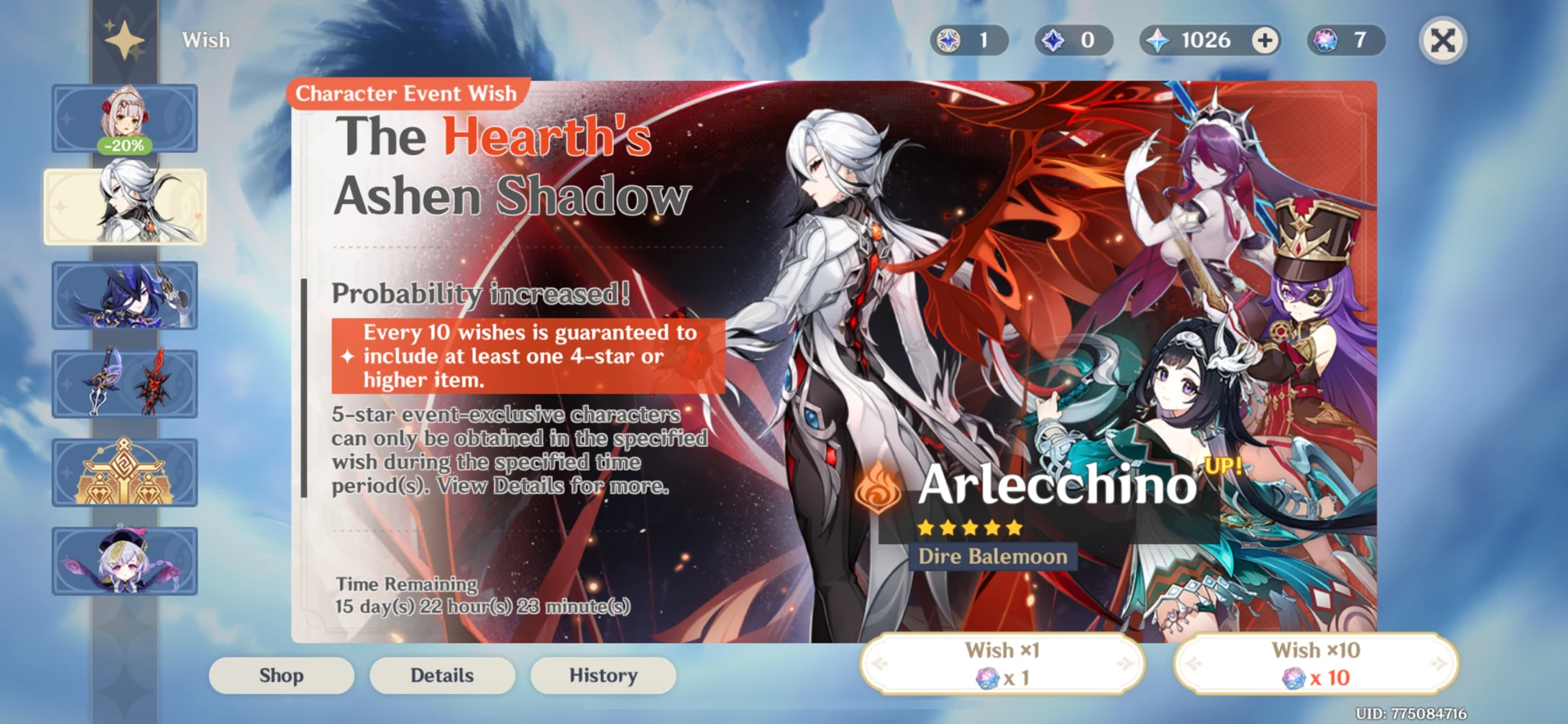Click the Masterless Starglitter currency icon

pyautogui.click(x=947, y=41)
